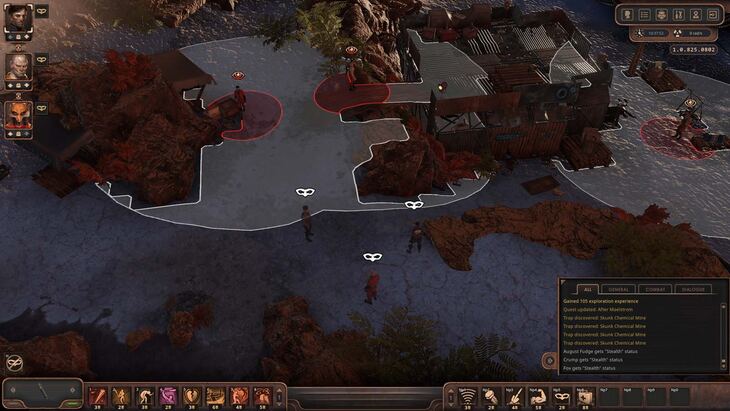Switch chat log to the Combat tab
730x411 pixels.
(654, 289)
